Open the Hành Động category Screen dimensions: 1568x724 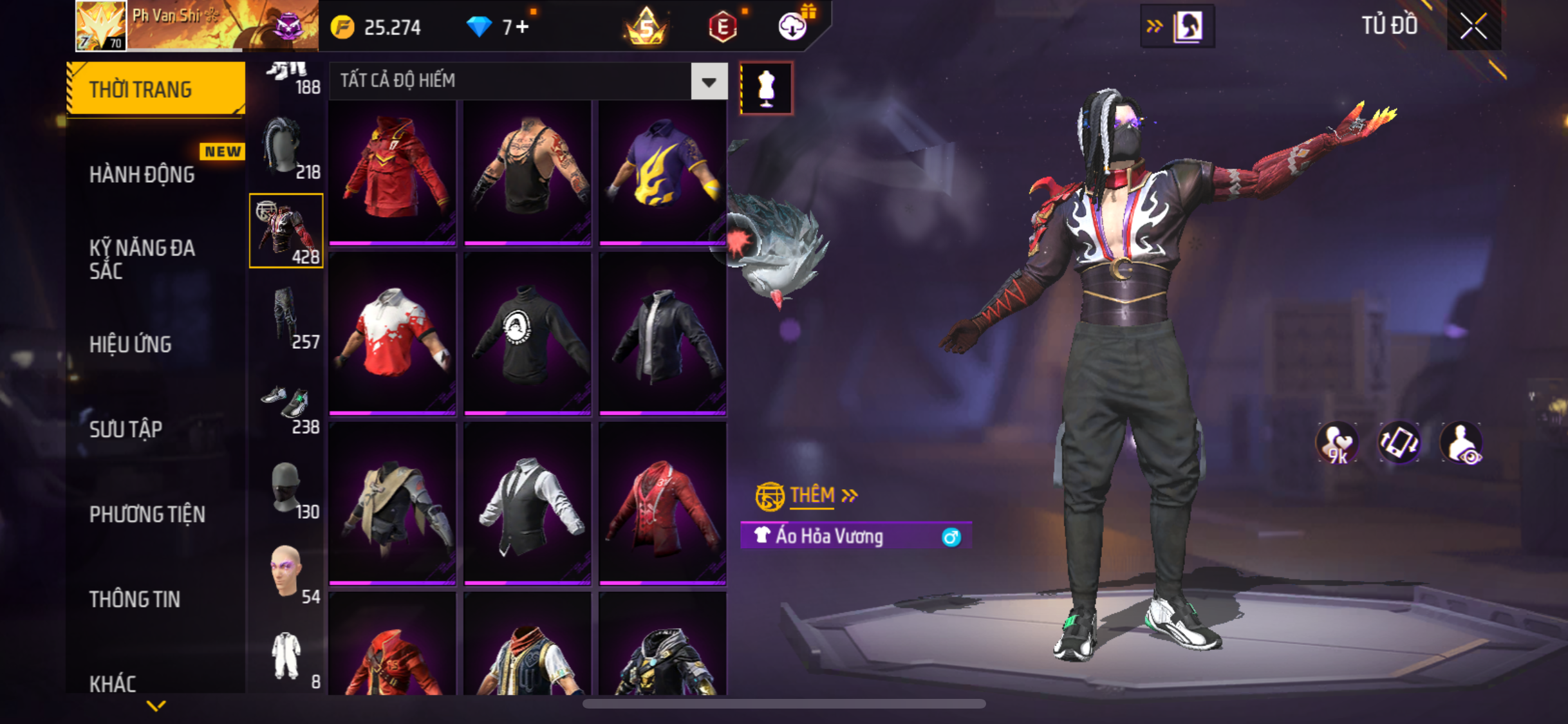coord(142,174)
